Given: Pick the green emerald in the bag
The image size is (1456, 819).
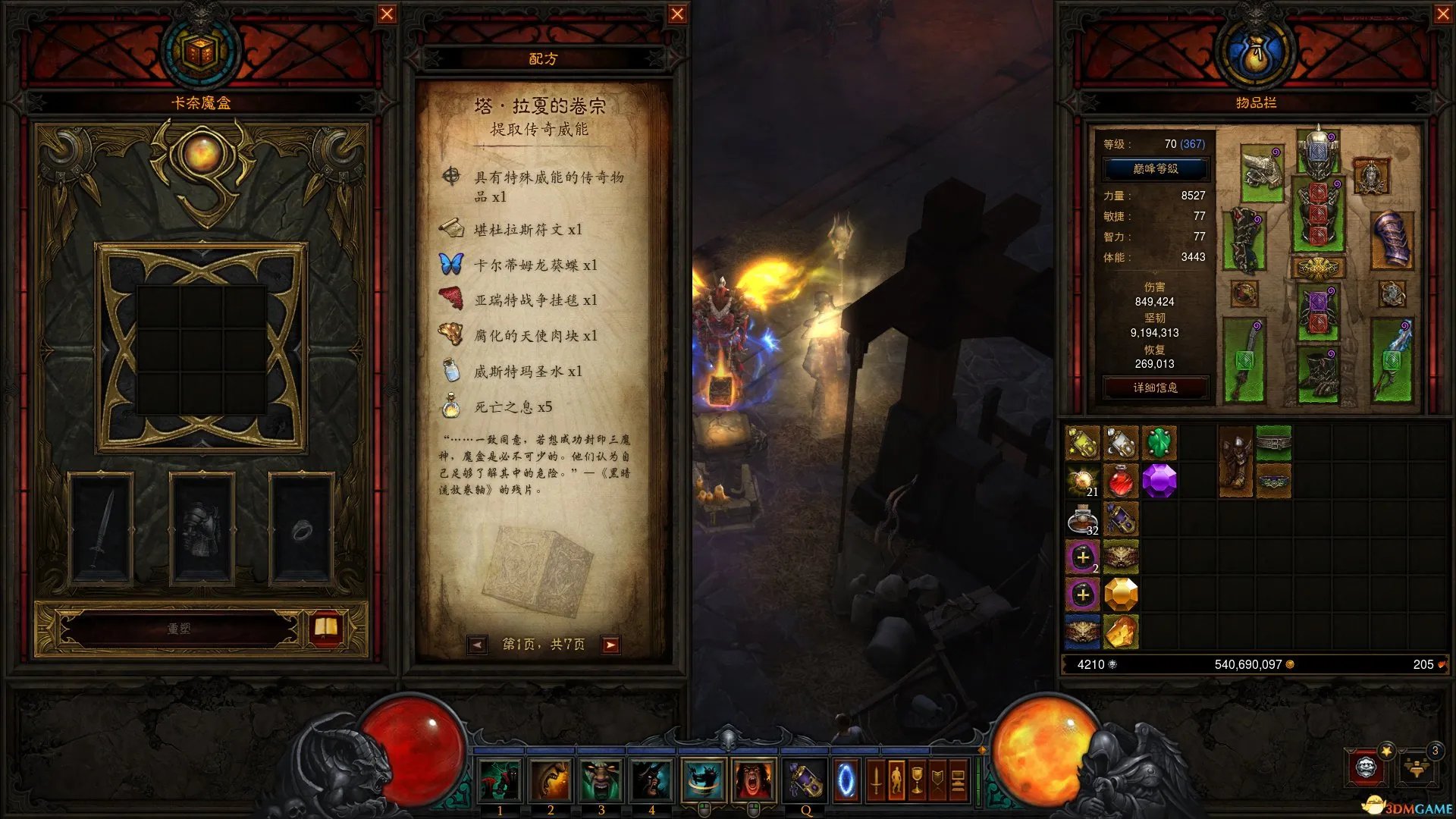Looking at the screenshot, I should [1159, 442].
